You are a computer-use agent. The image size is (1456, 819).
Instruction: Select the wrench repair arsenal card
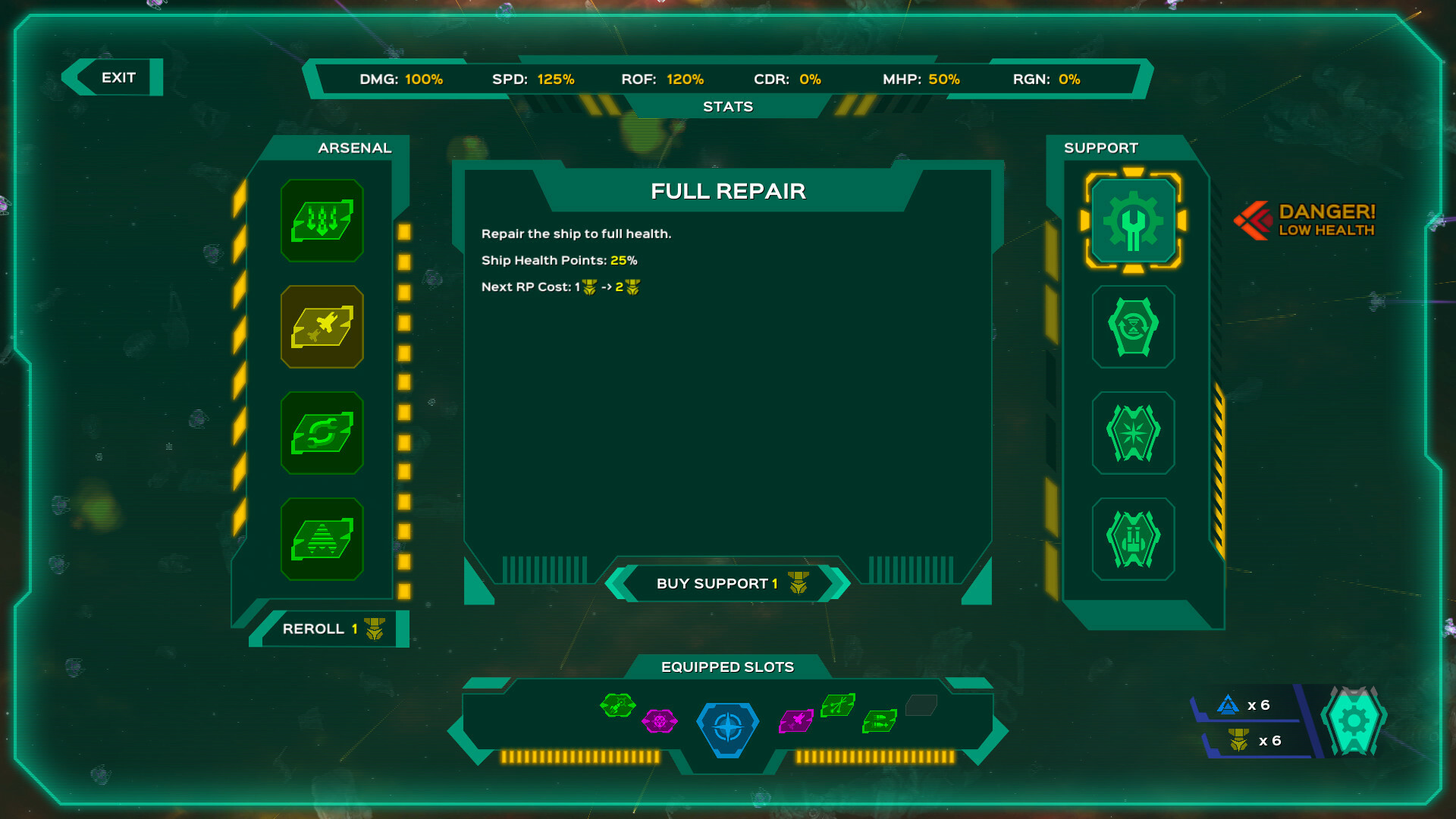[322, 433]
